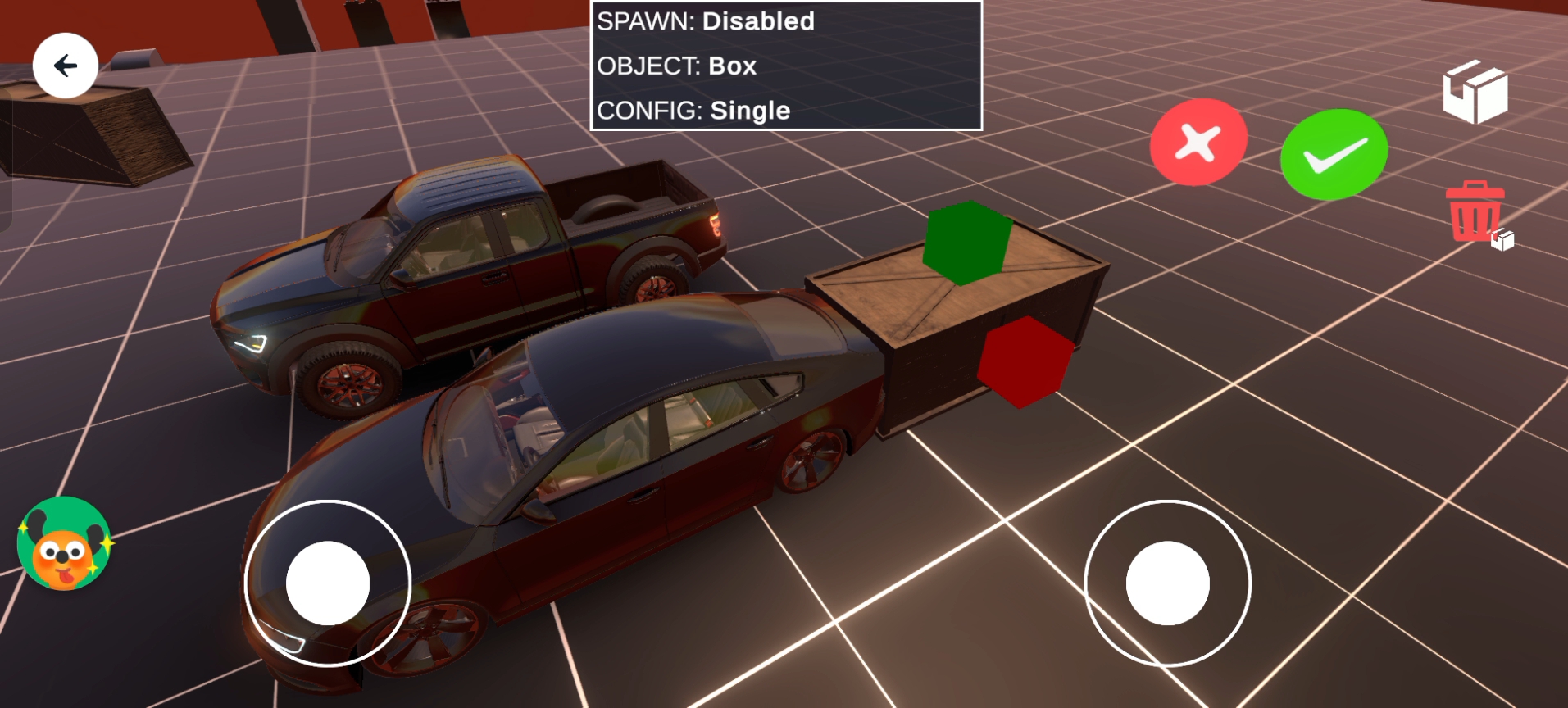Open the white boxes object menu

(x=1475, y=93)
